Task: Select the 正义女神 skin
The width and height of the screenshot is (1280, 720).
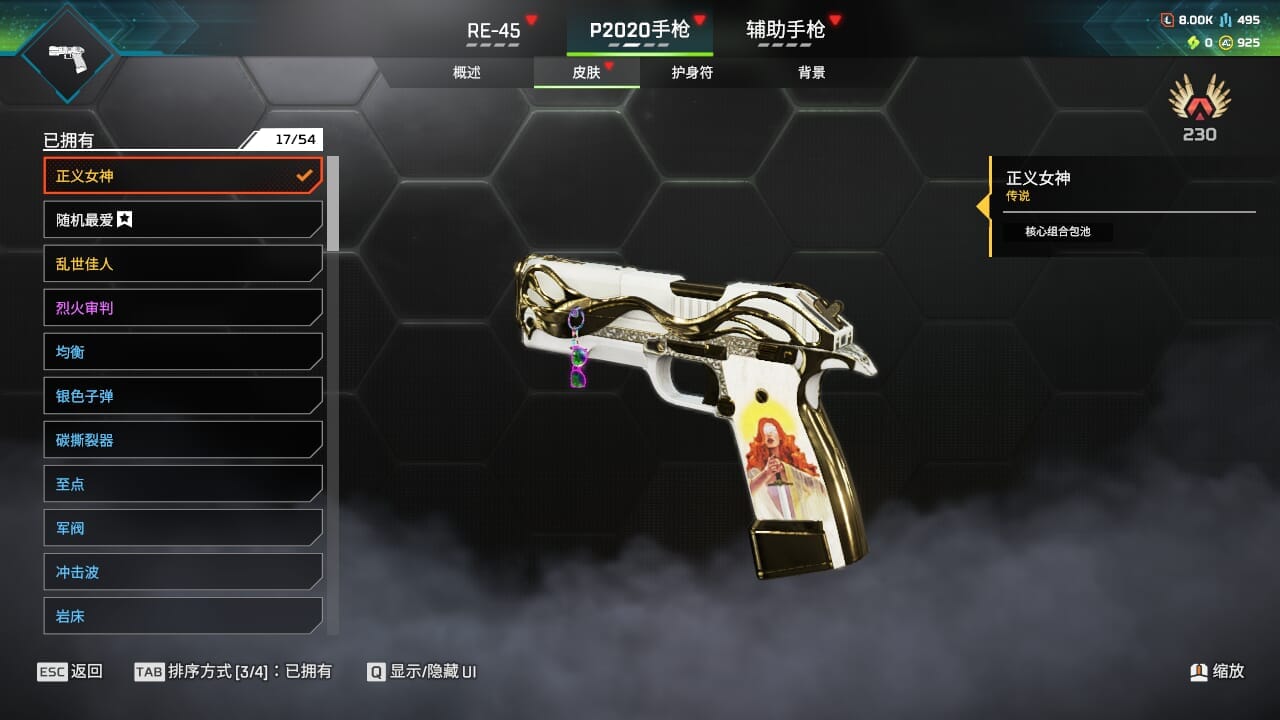Action: (x=183, y=176)
